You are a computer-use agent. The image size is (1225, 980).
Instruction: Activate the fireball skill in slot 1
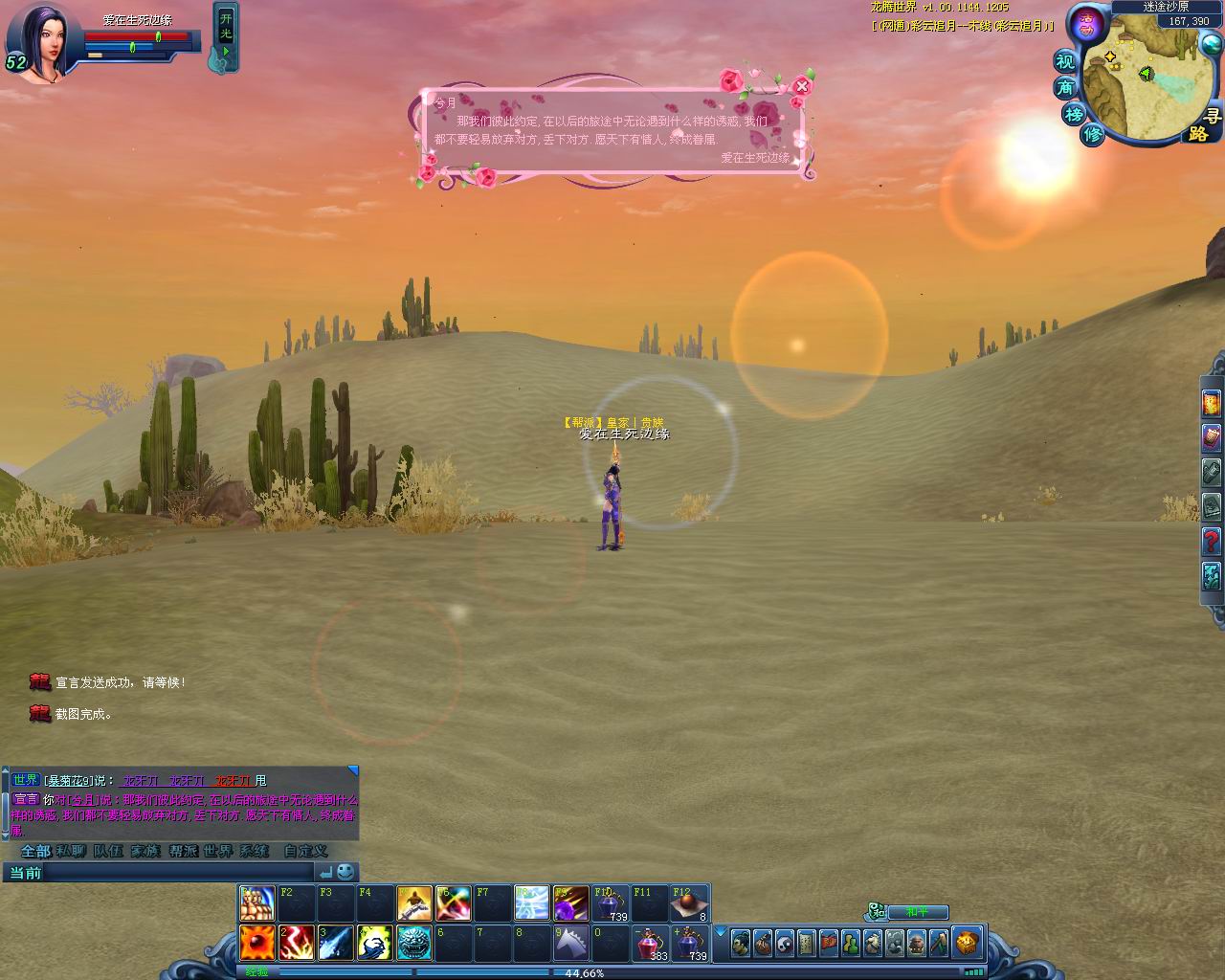point(257,944)
